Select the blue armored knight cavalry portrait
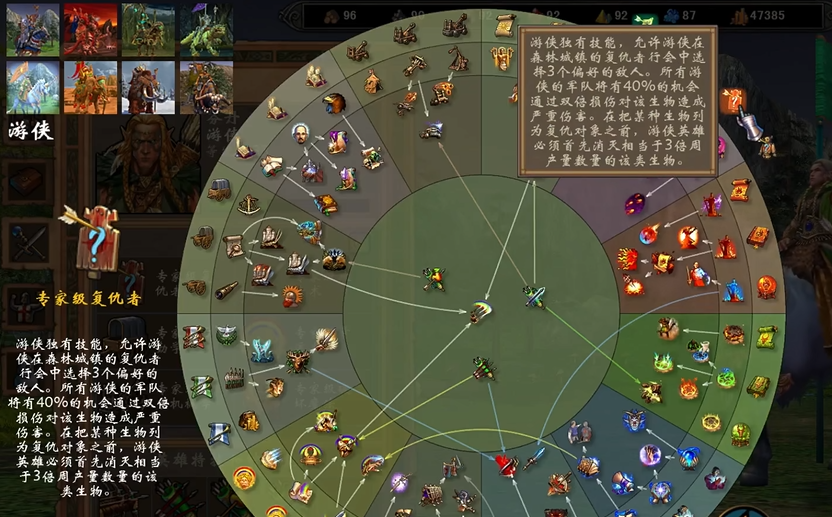832x517 pixels. [33, 30]
